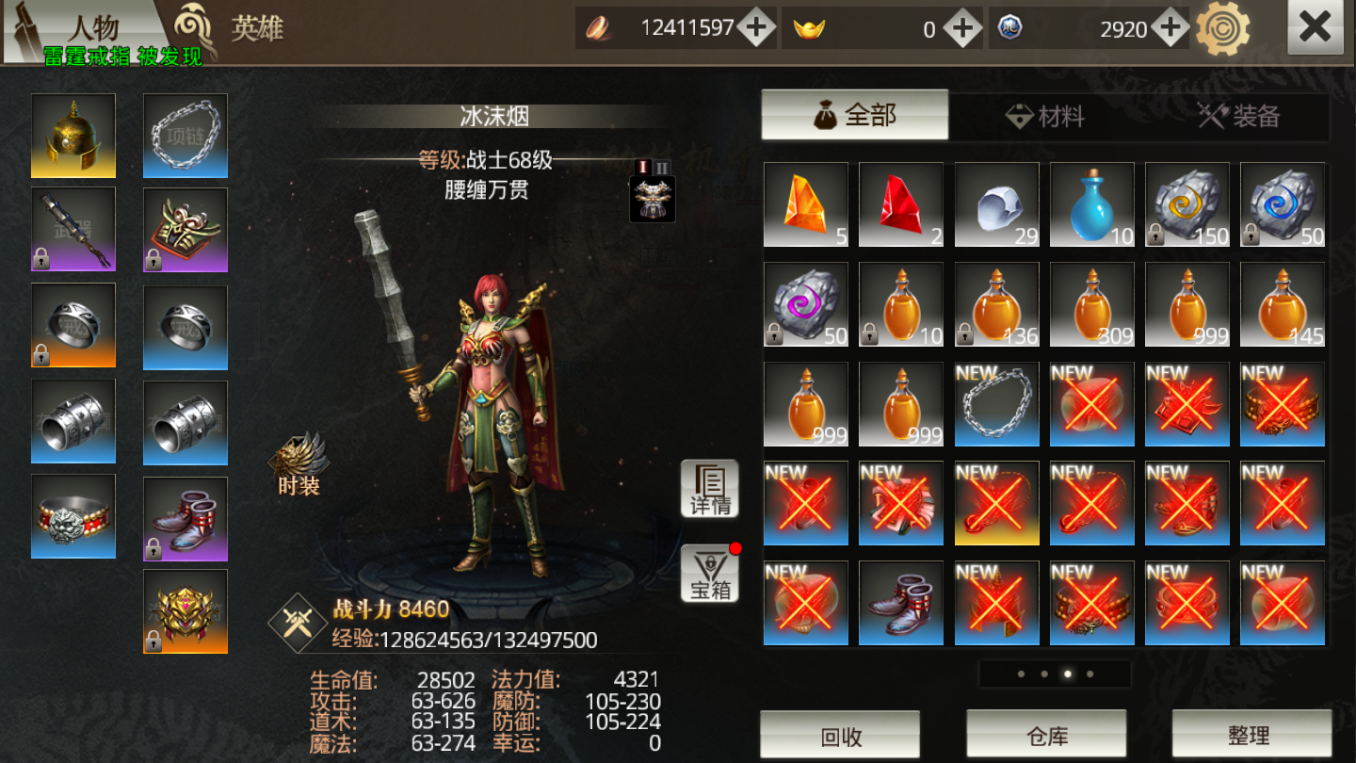Sort the bag with 整理

pyautogui.click(x=1251, y=736)
